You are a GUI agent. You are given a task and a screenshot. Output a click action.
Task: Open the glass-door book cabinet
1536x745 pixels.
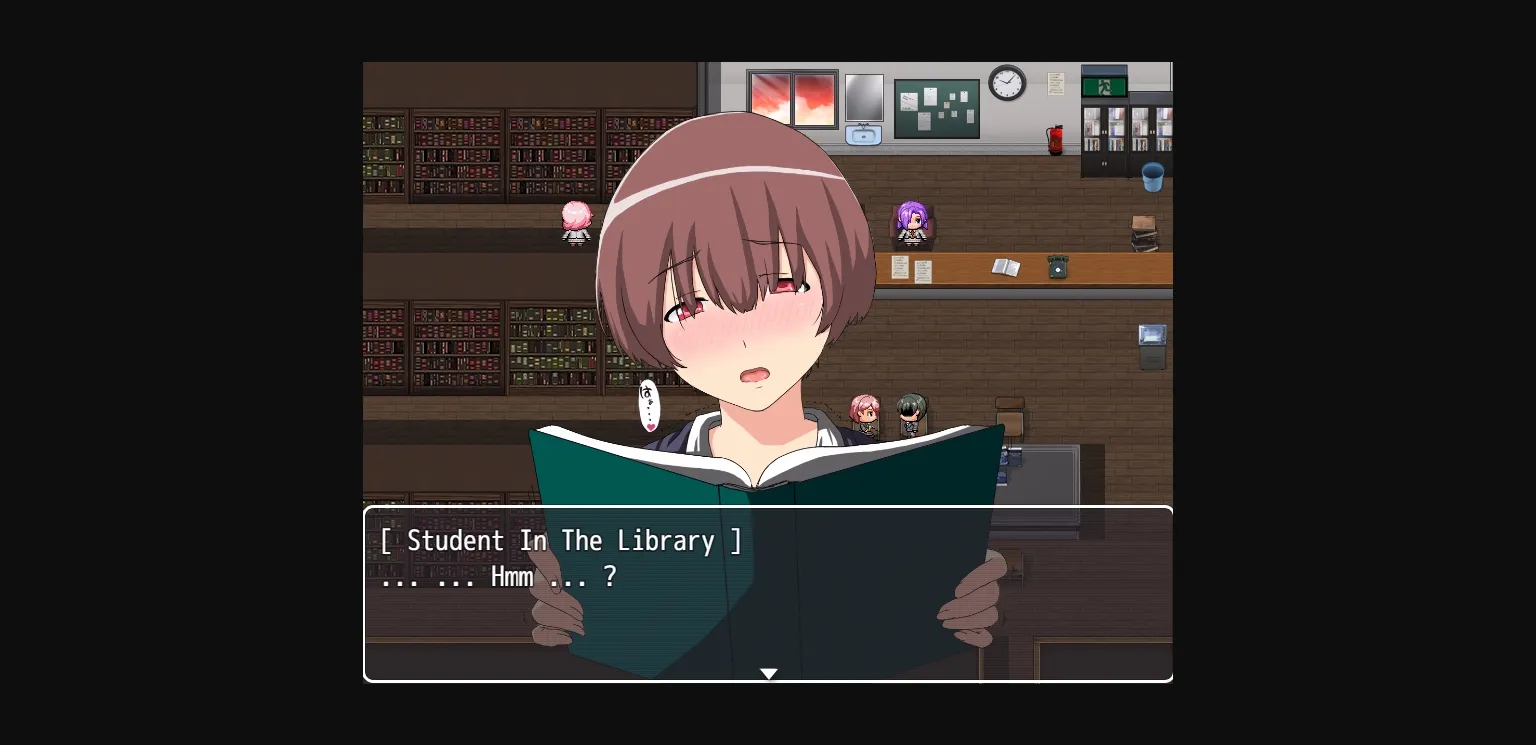1105,130
